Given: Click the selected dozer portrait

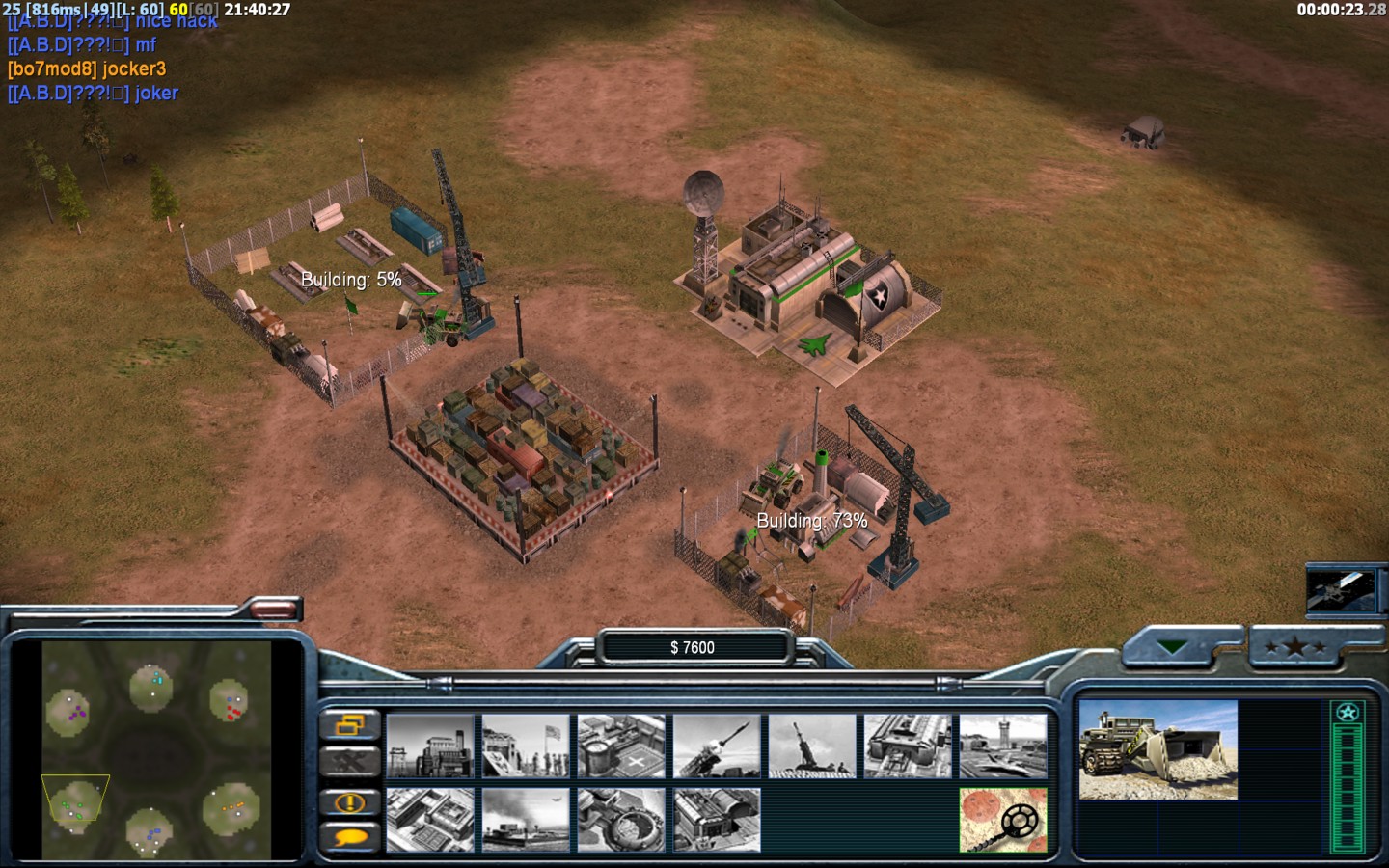Looking at the screenshot, I should tap(1157, 749).
